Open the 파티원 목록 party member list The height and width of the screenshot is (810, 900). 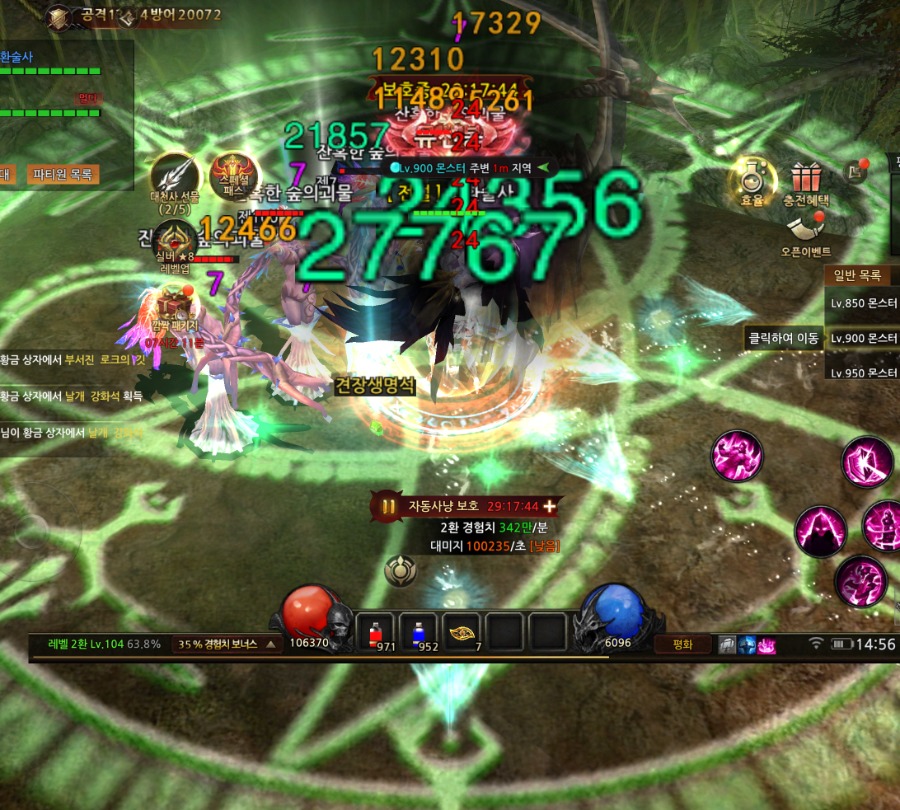[66, 174]
